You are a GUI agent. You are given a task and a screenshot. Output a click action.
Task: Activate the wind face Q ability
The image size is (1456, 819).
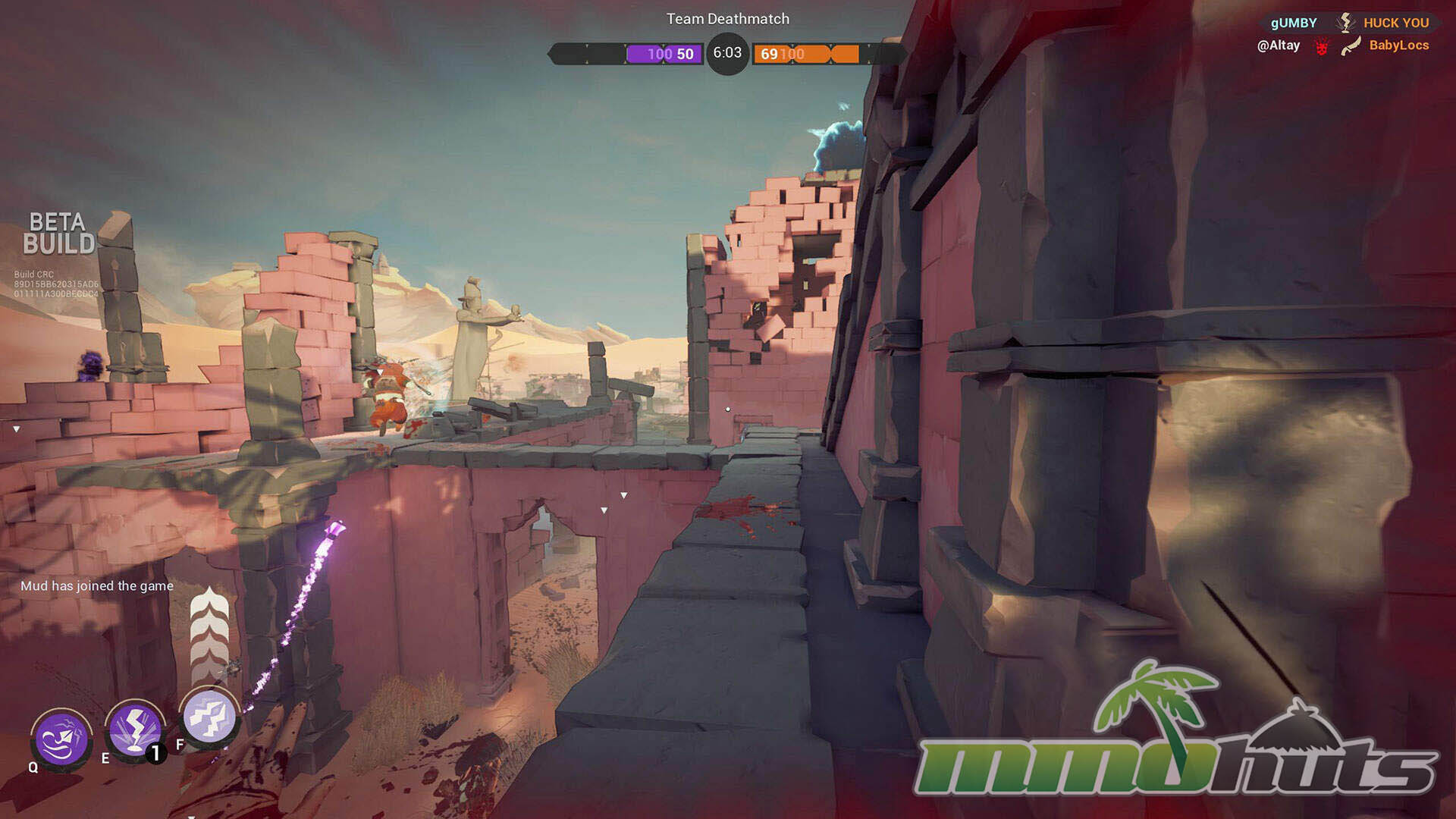pyautogui.click(x=61, y=739)
